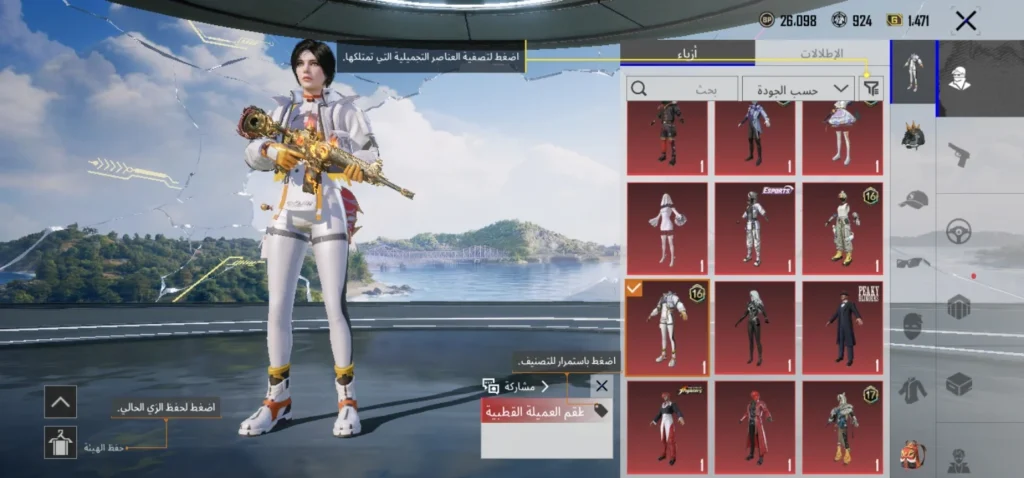Open the pistol weapon skins category
Viewport: 1024px width, 478px height.
click(x=959, y=155)
